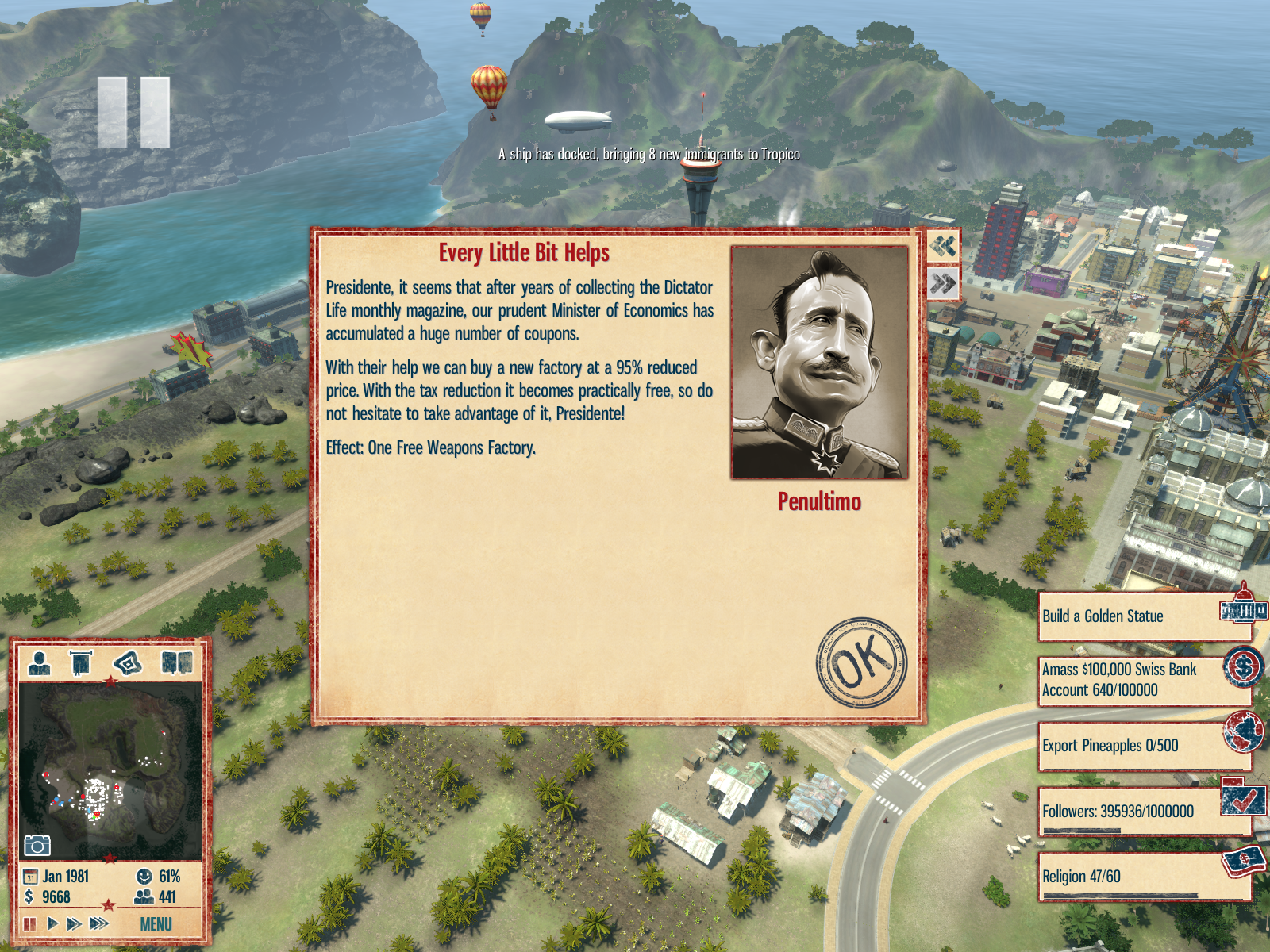Set game to double fast-forward speed
The width and height of the screenshot is (1270, 952).
coord(74,923)
